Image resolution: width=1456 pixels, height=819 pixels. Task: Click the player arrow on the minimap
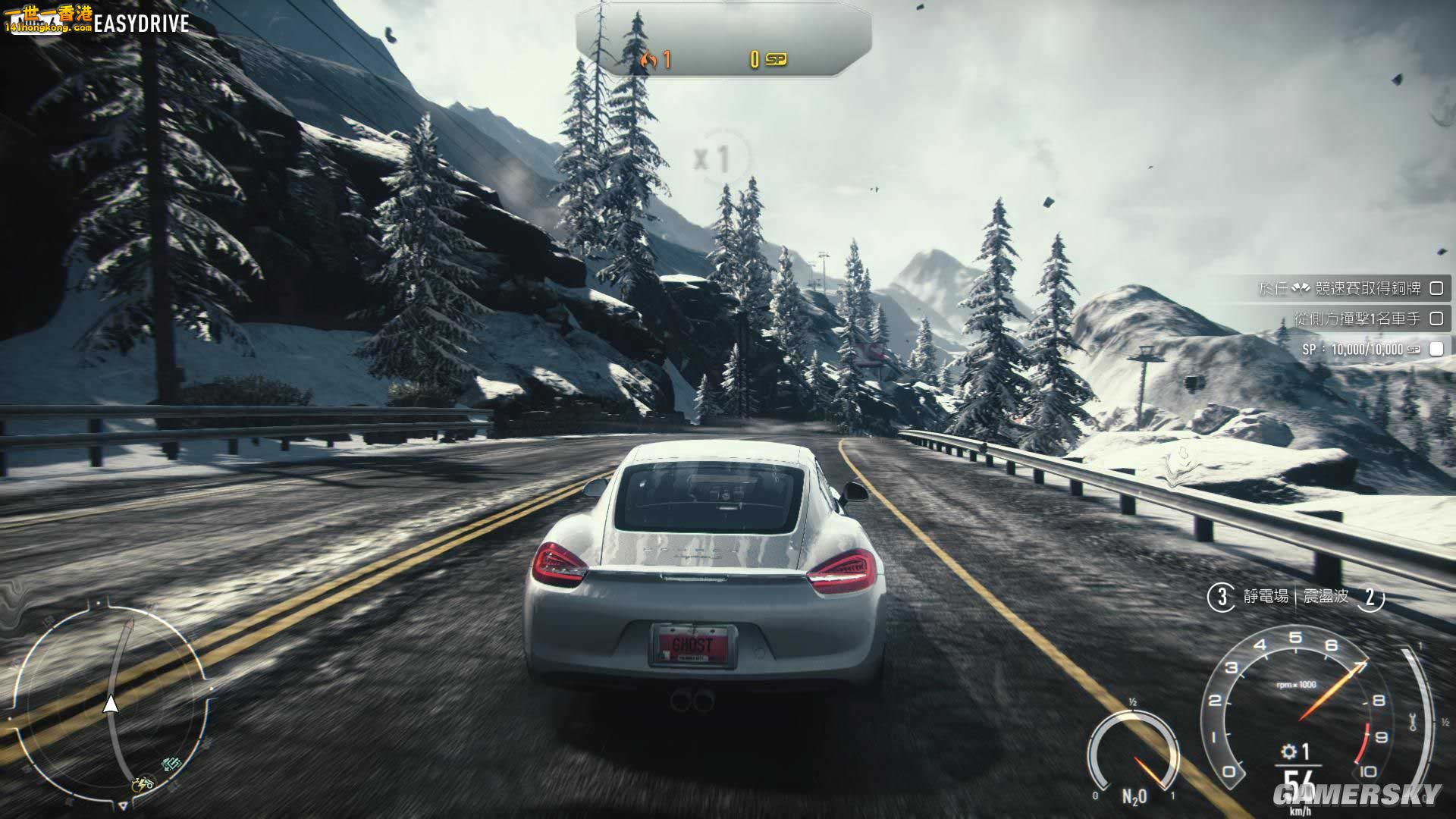tap(112, 703)
